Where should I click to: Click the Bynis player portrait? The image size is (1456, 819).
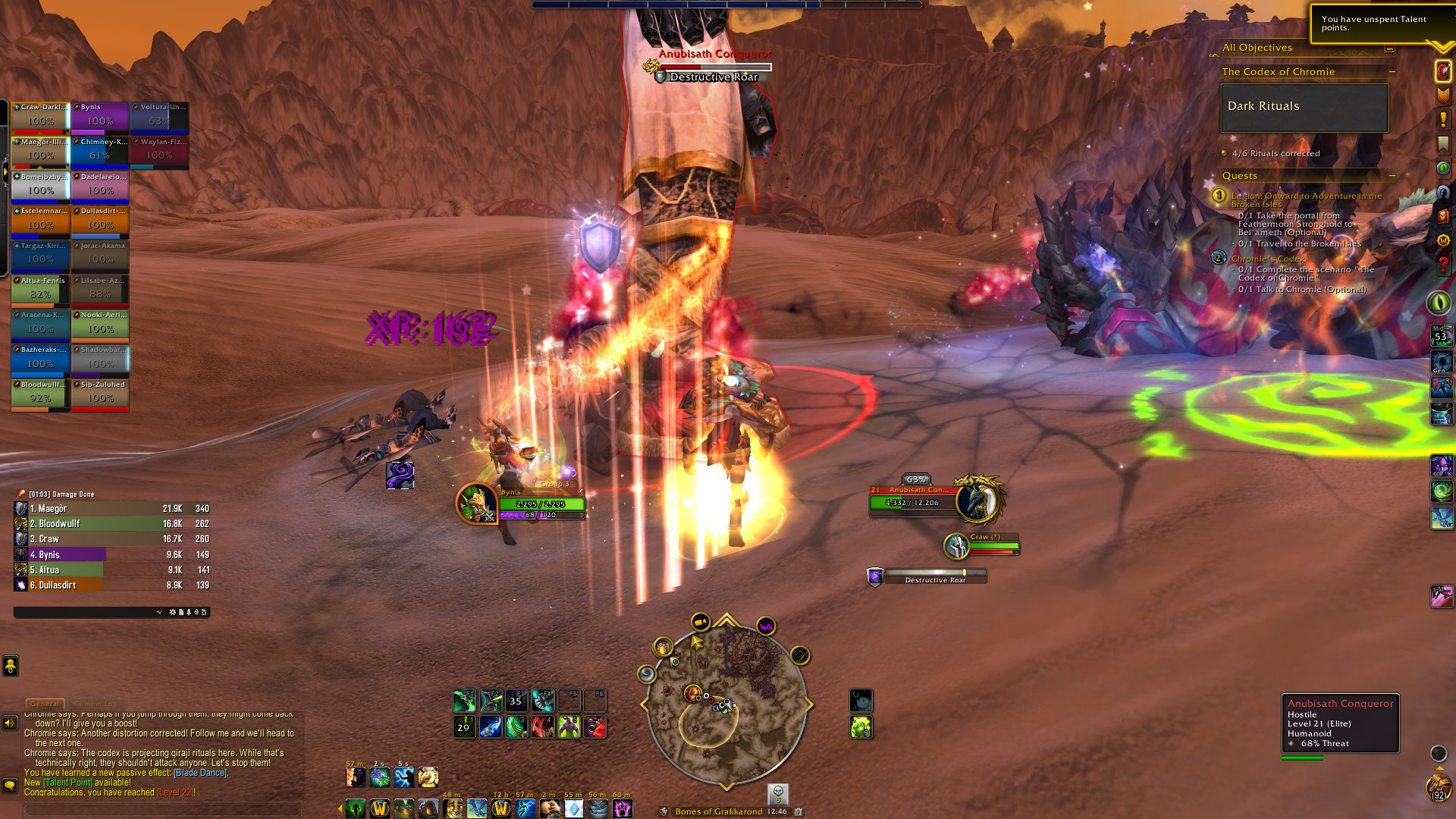(476, 504)
